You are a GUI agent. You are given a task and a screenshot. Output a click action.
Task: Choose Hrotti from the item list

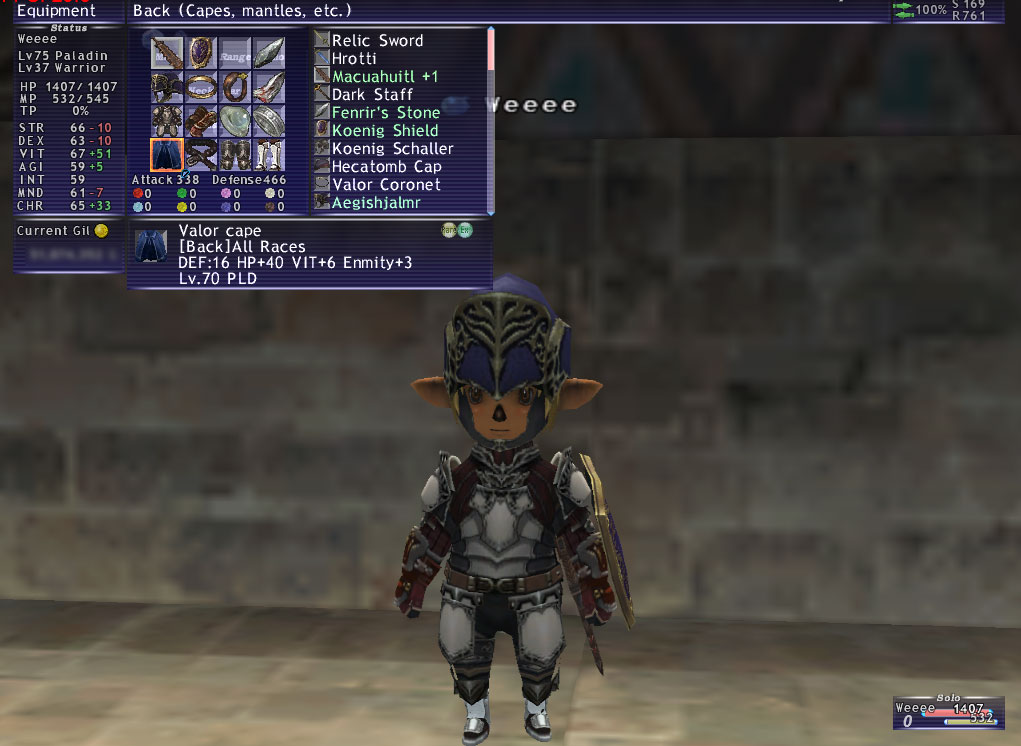pos(354,59)
